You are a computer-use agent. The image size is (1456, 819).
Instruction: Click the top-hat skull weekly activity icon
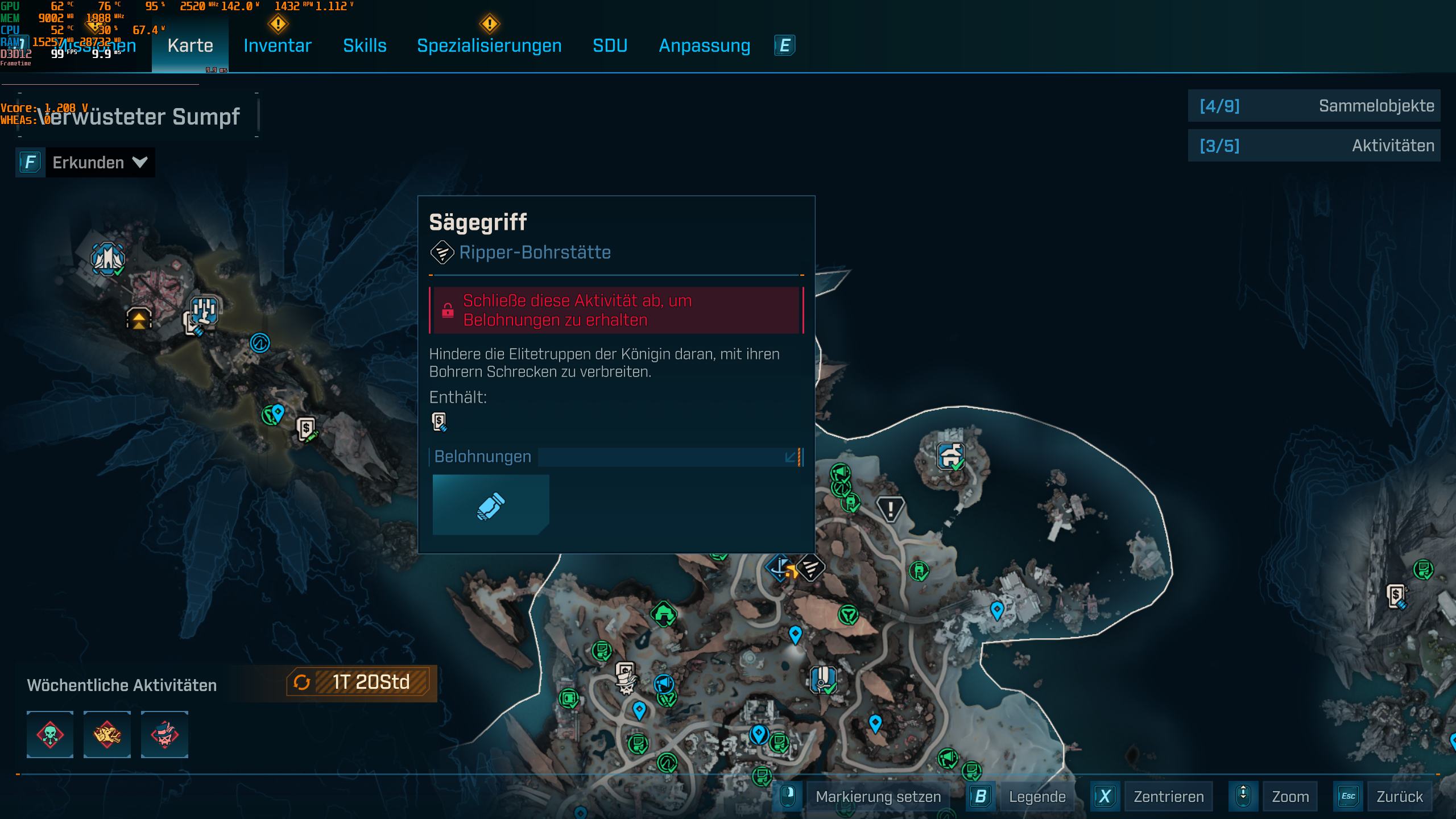point(164,735)
